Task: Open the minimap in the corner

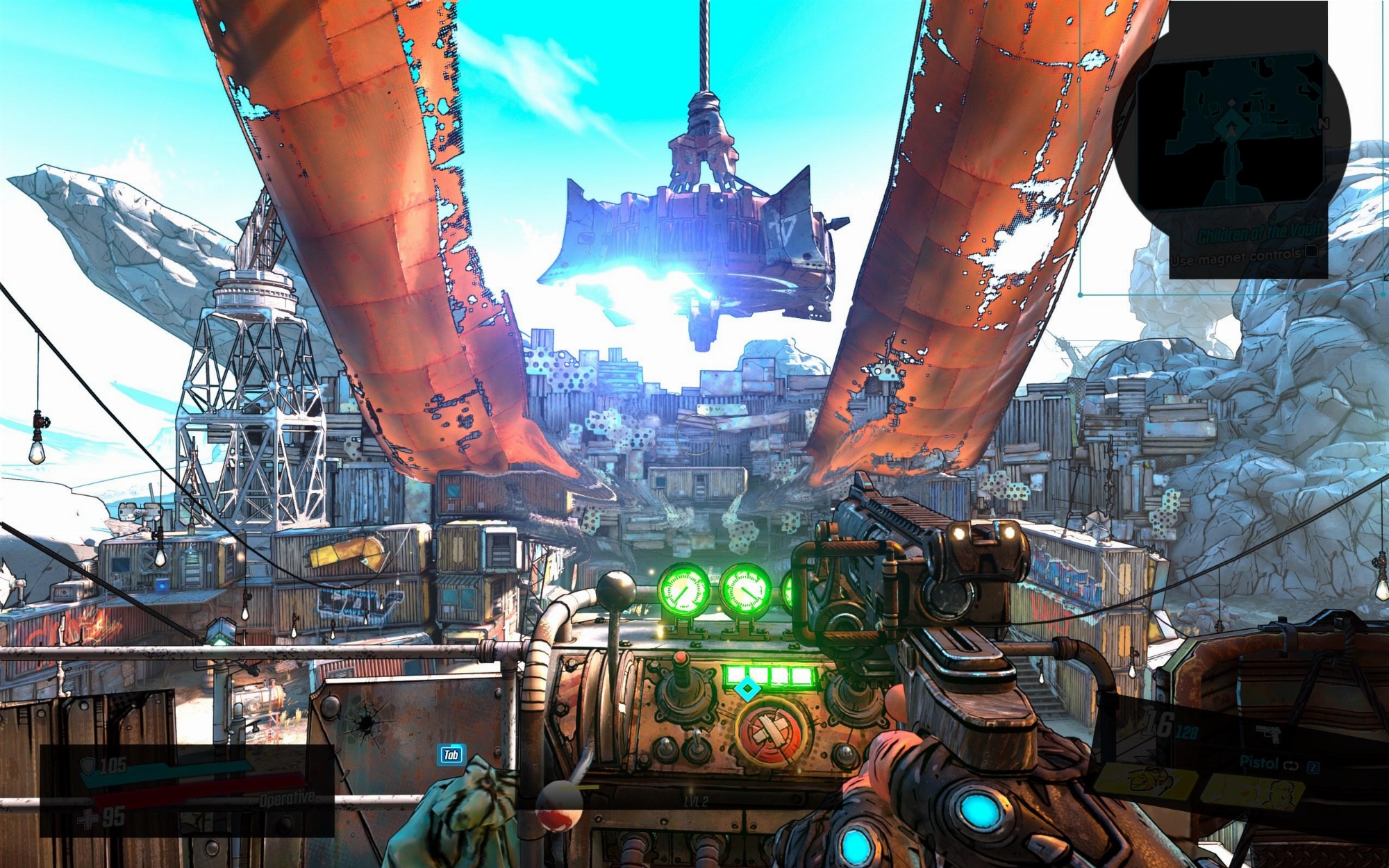Action: 1231,132
